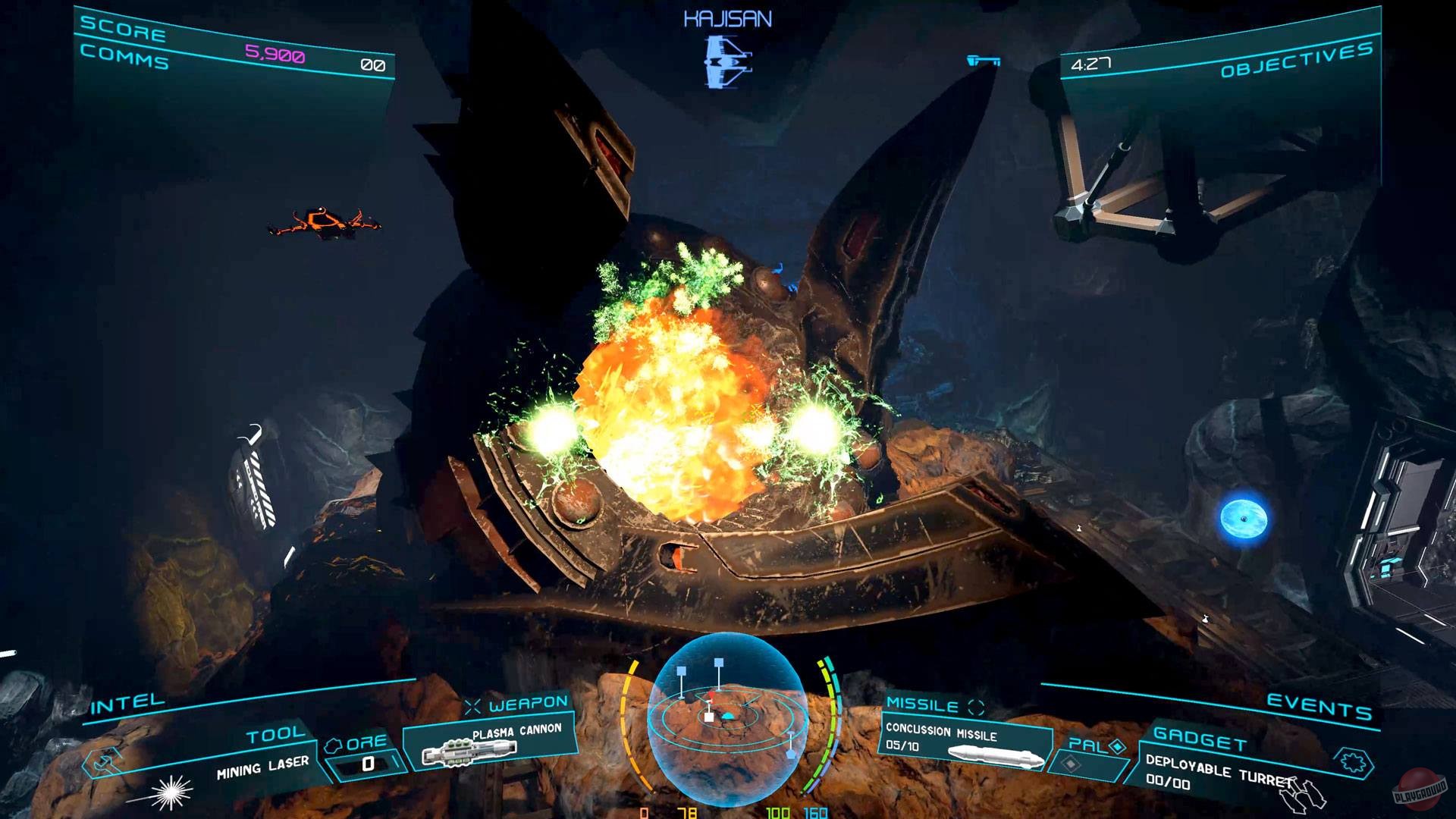Open the Gadget cog icon on the right
Viewport: 1456px width, 819px height.
tap(1354, 761)
